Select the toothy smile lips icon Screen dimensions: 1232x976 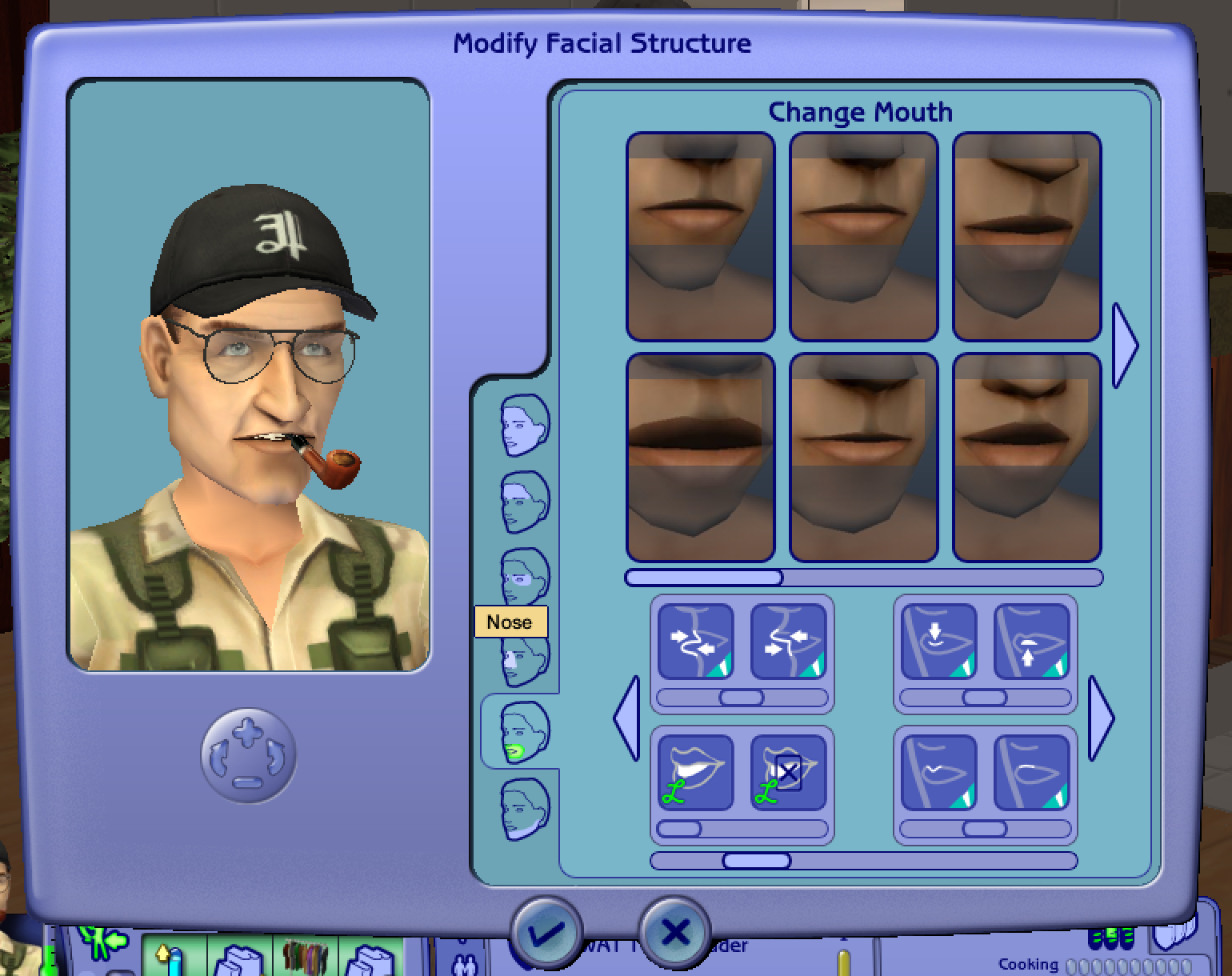point(695,774)
